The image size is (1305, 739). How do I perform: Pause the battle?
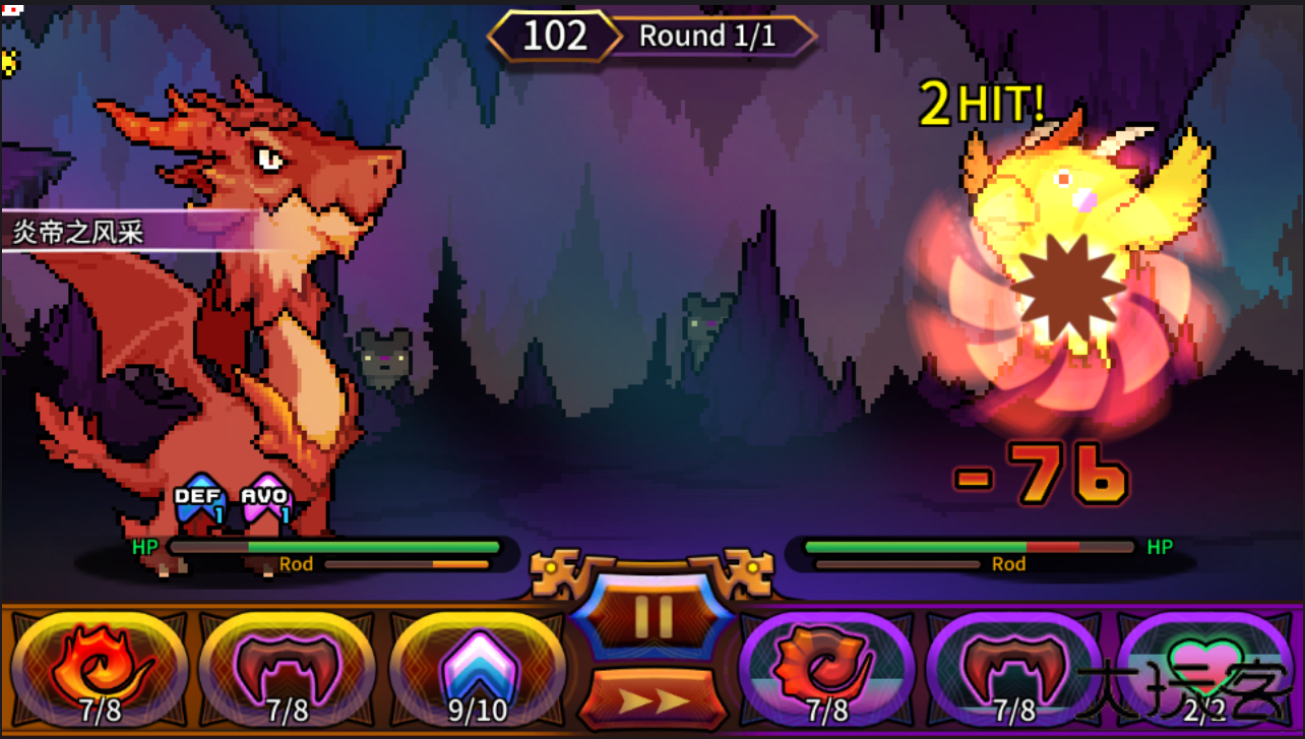652,619
